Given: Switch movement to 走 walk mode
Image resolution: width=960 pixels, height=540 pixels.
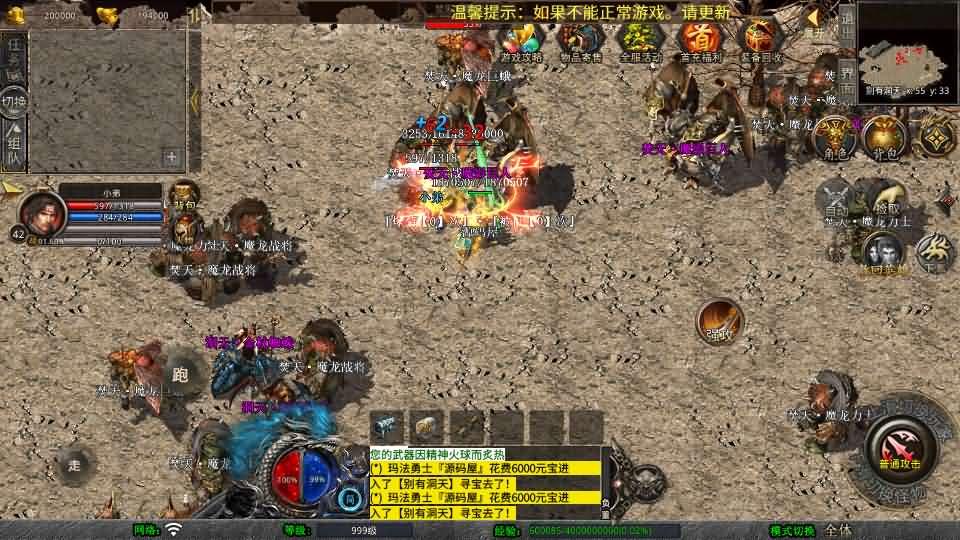Looking at the screenshot, I should coord(75,465).
